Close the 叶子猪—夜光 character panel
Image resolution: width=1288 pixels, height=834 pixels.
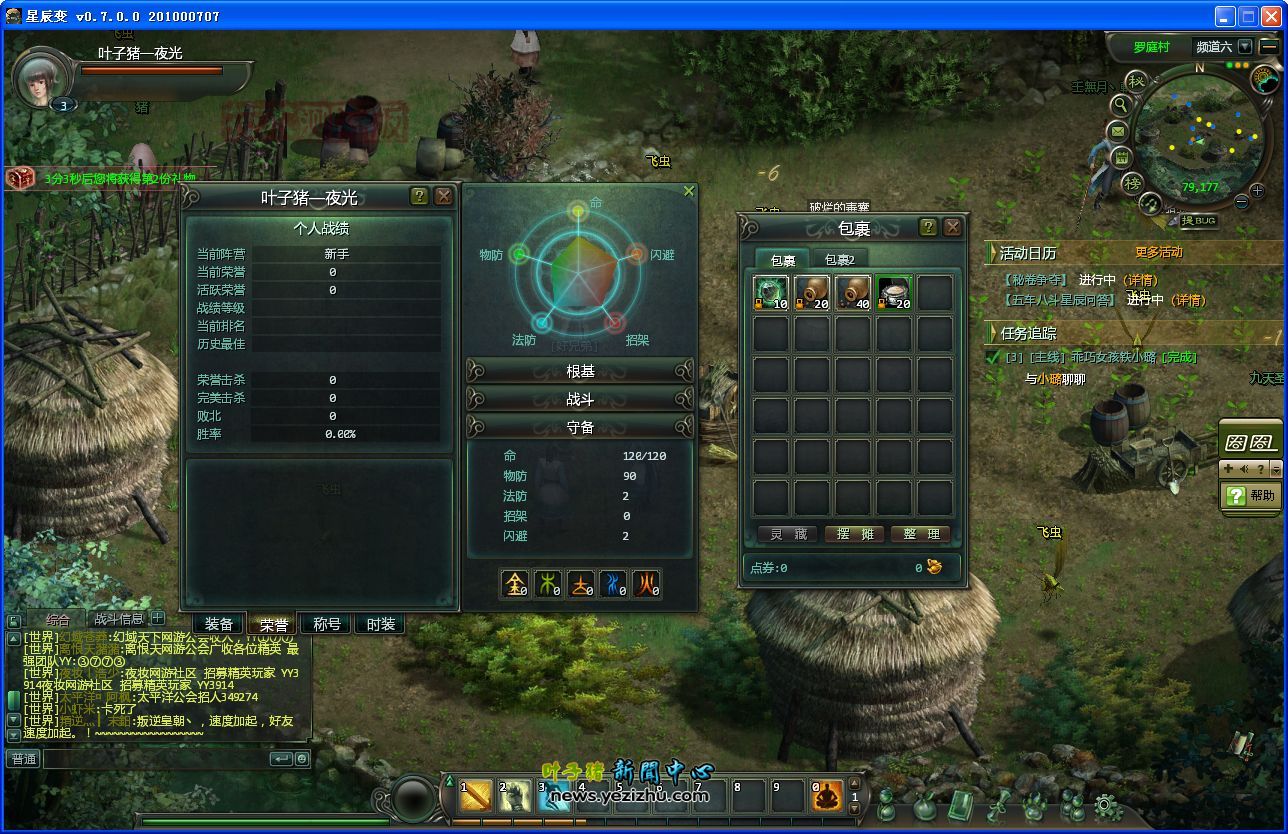444,196
